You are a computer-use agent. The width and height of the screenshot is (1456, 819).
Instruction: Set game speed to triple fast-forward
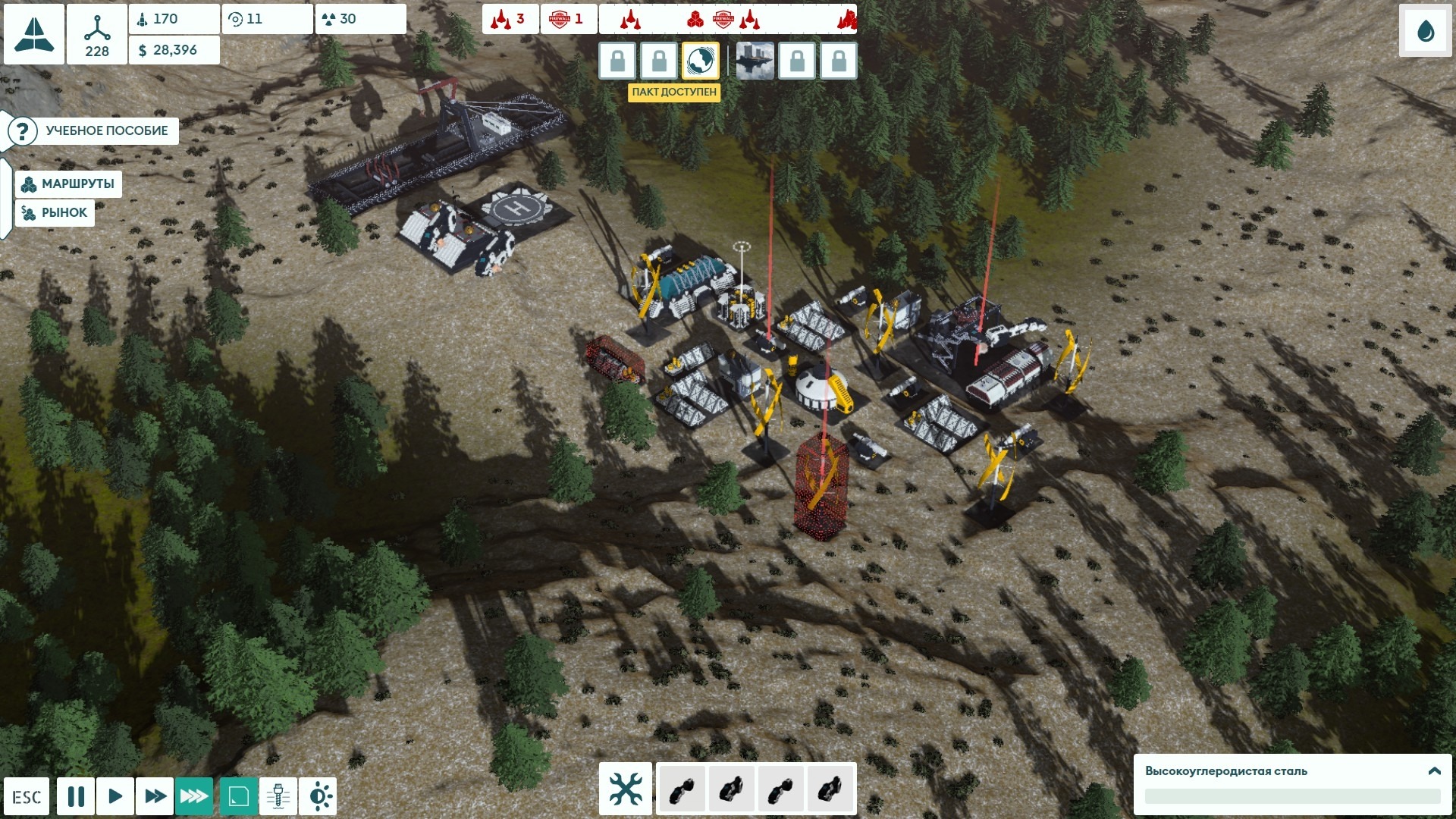tap(194, 797)
